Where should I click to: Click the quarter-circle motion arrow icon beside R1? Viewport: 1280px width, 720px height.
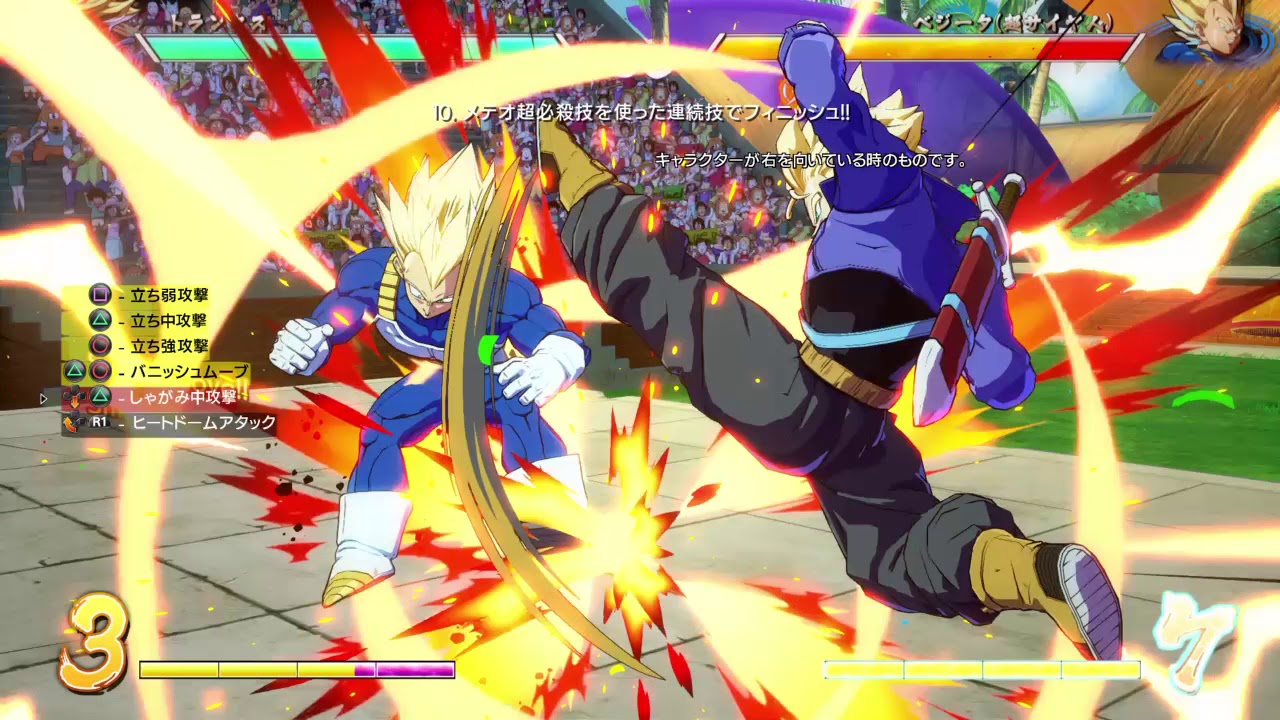click(69, 423)
